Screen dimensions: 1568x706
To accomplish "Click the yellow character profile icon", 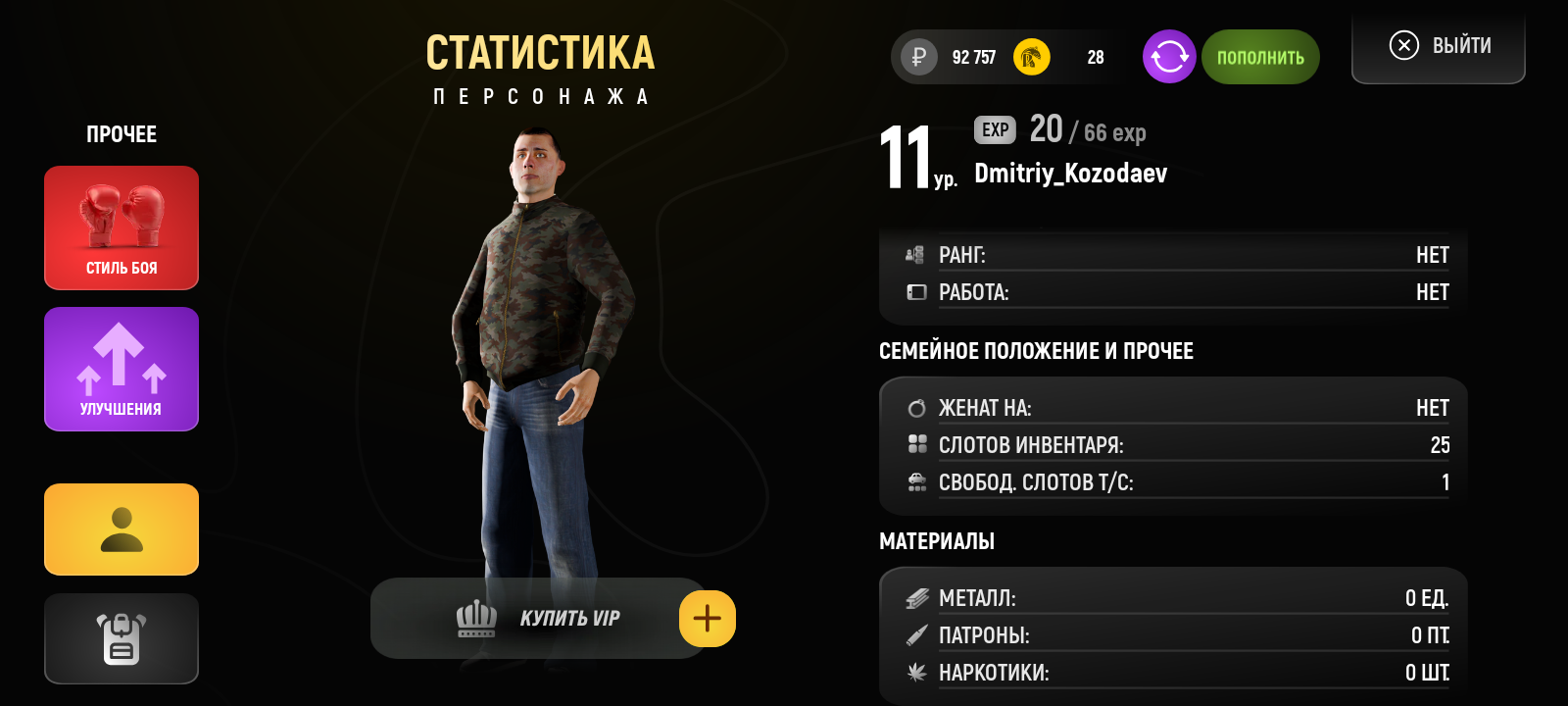I will point(121,529).
